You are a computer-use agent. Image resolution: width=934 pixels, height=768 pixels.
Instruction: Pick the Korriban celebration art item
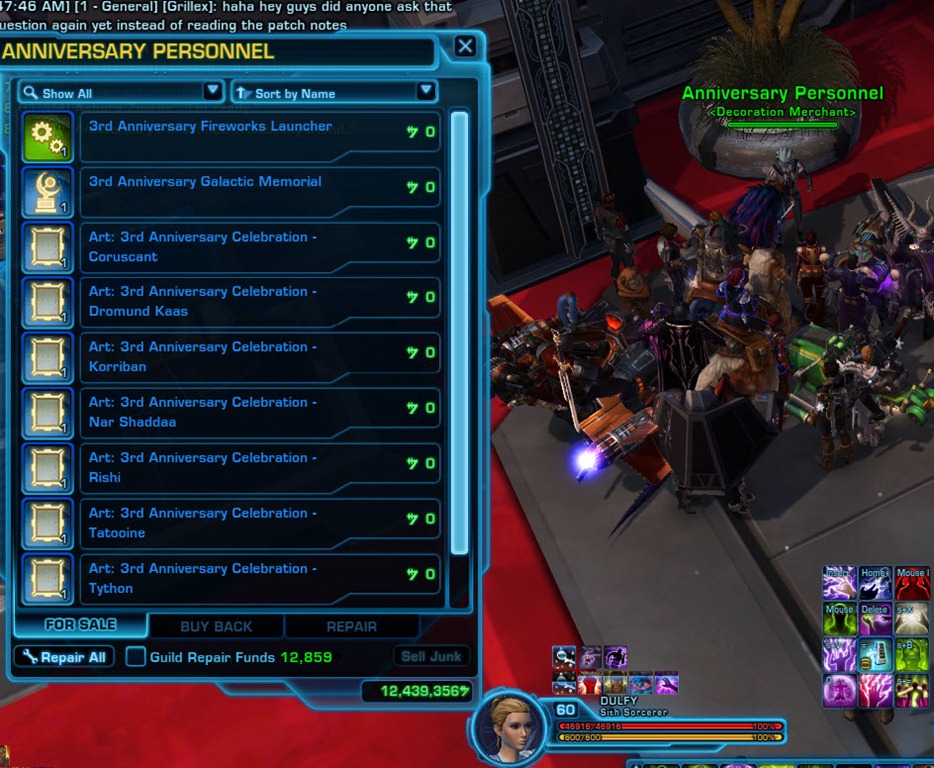[x=259, y=357]
